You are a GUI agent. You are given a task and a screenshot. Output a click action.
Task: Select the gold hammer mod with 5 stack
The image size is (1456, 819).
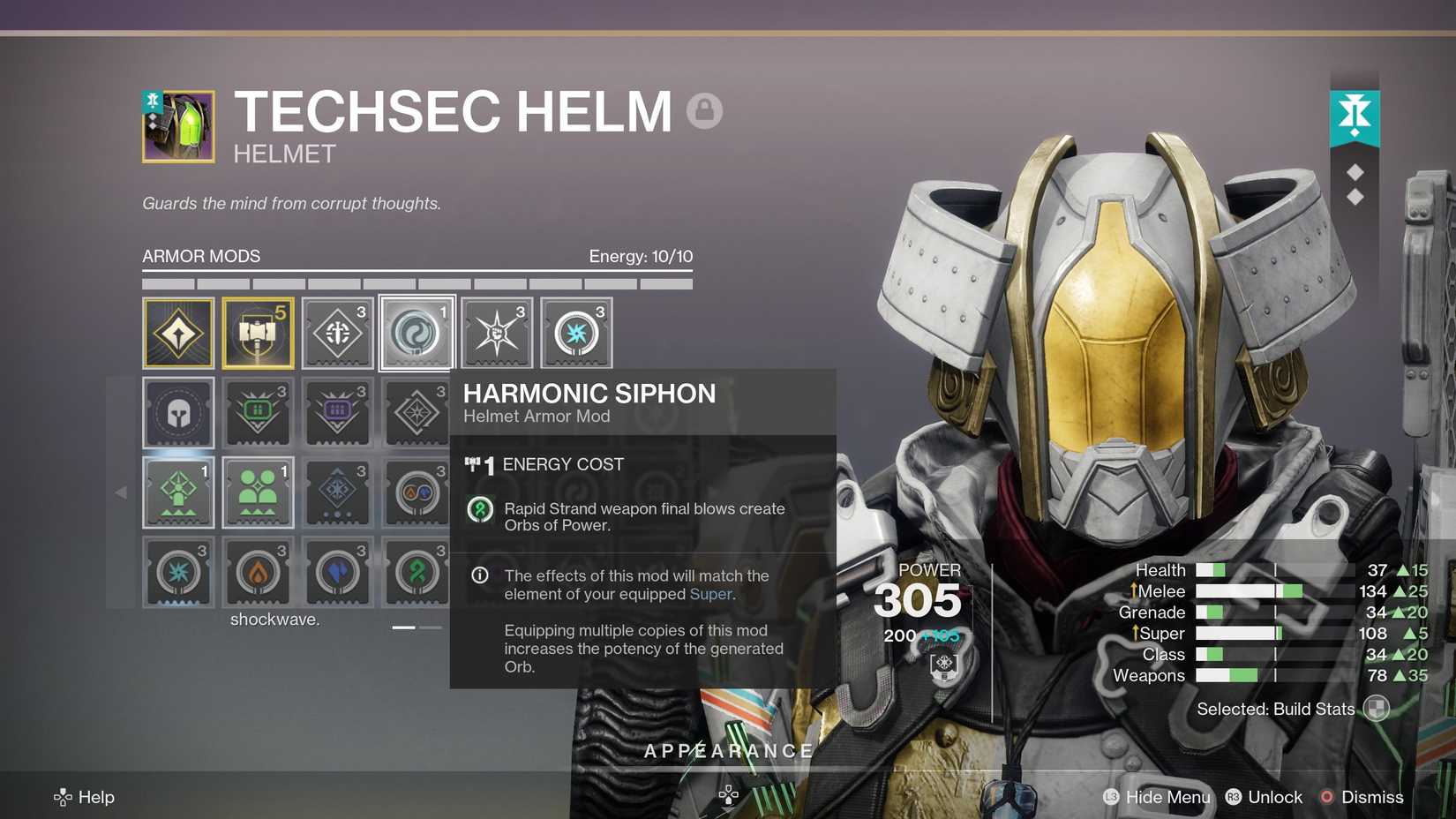259,333
